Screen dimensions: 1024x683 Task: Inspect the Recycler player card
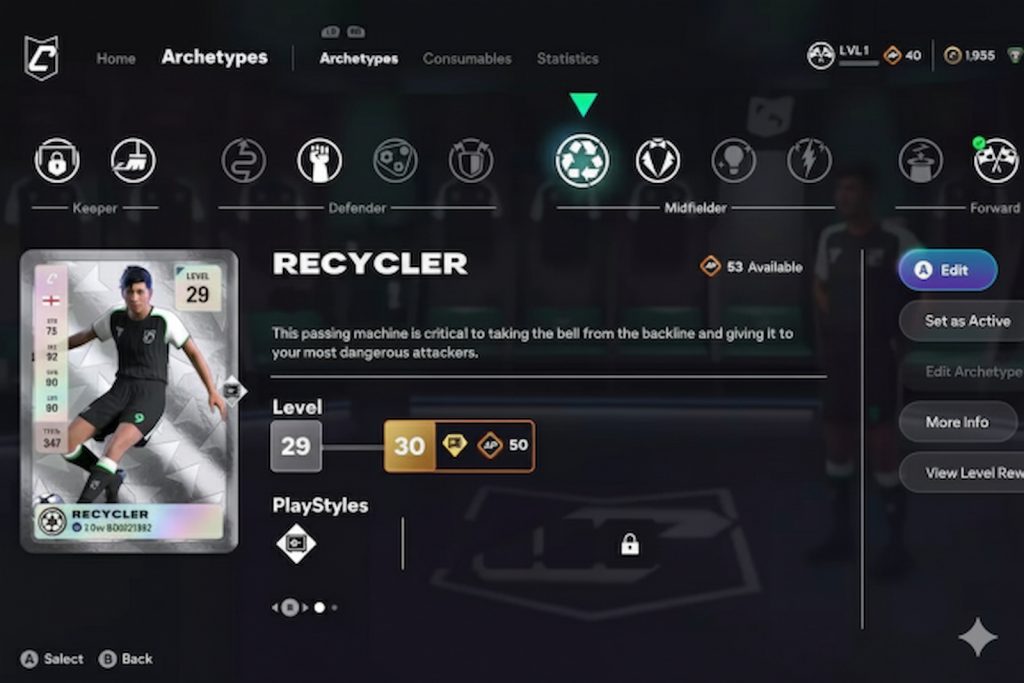[x=129, y=400]
